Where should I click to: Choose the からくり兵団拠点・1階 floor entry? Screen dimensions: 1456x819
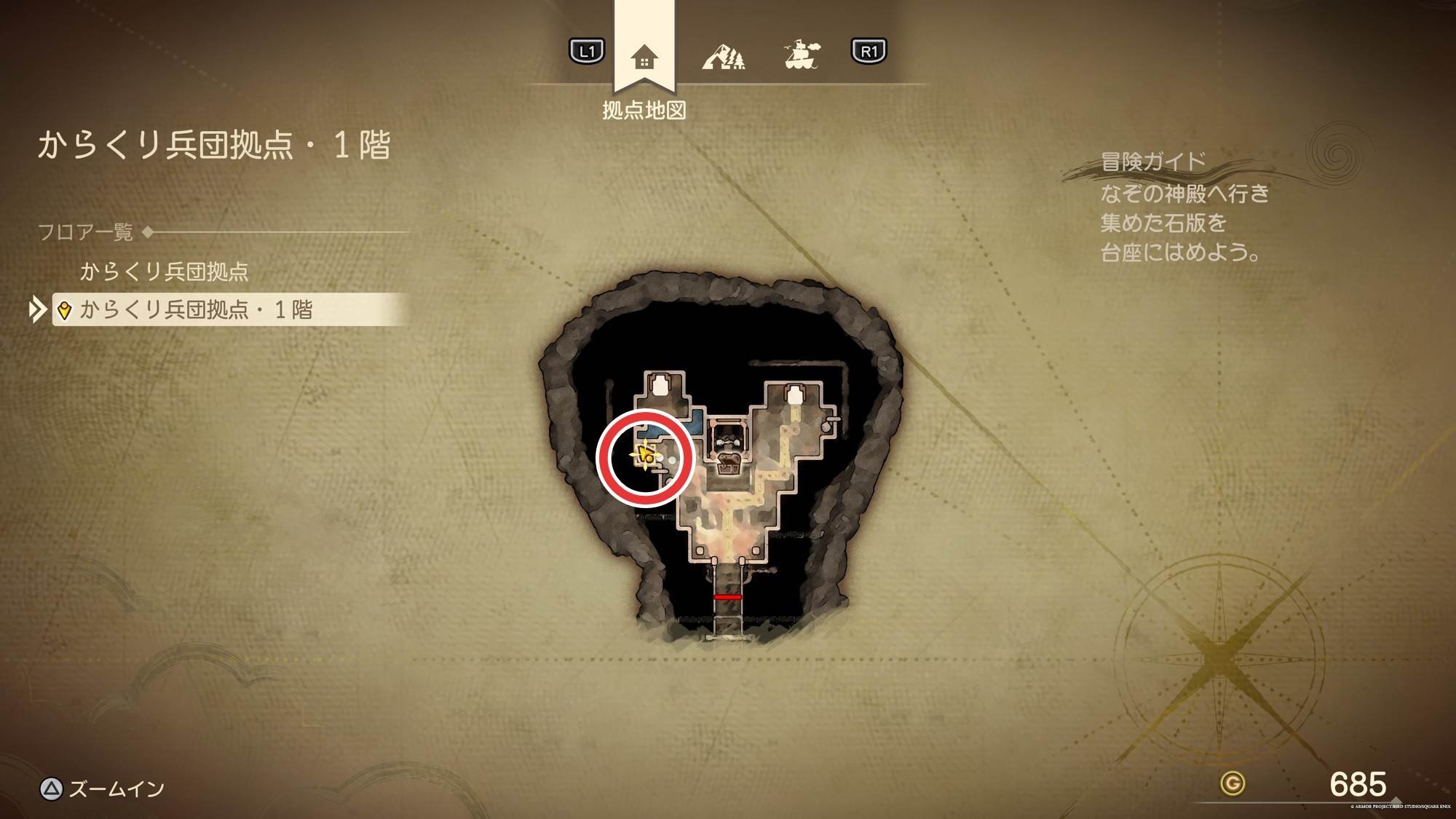pos(196,309)
